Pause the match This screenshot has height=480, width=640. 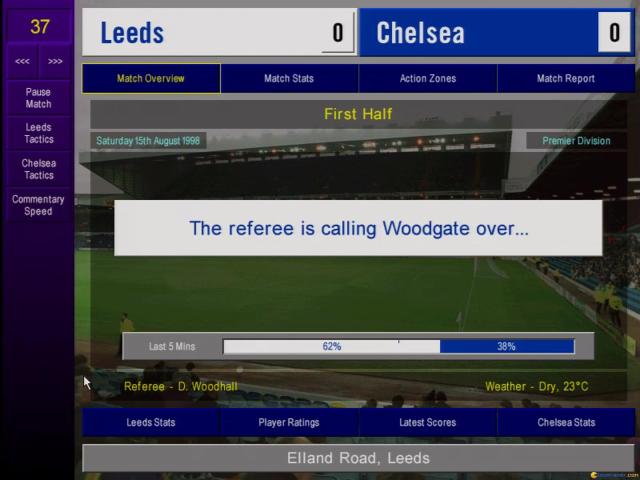(38, 98)
